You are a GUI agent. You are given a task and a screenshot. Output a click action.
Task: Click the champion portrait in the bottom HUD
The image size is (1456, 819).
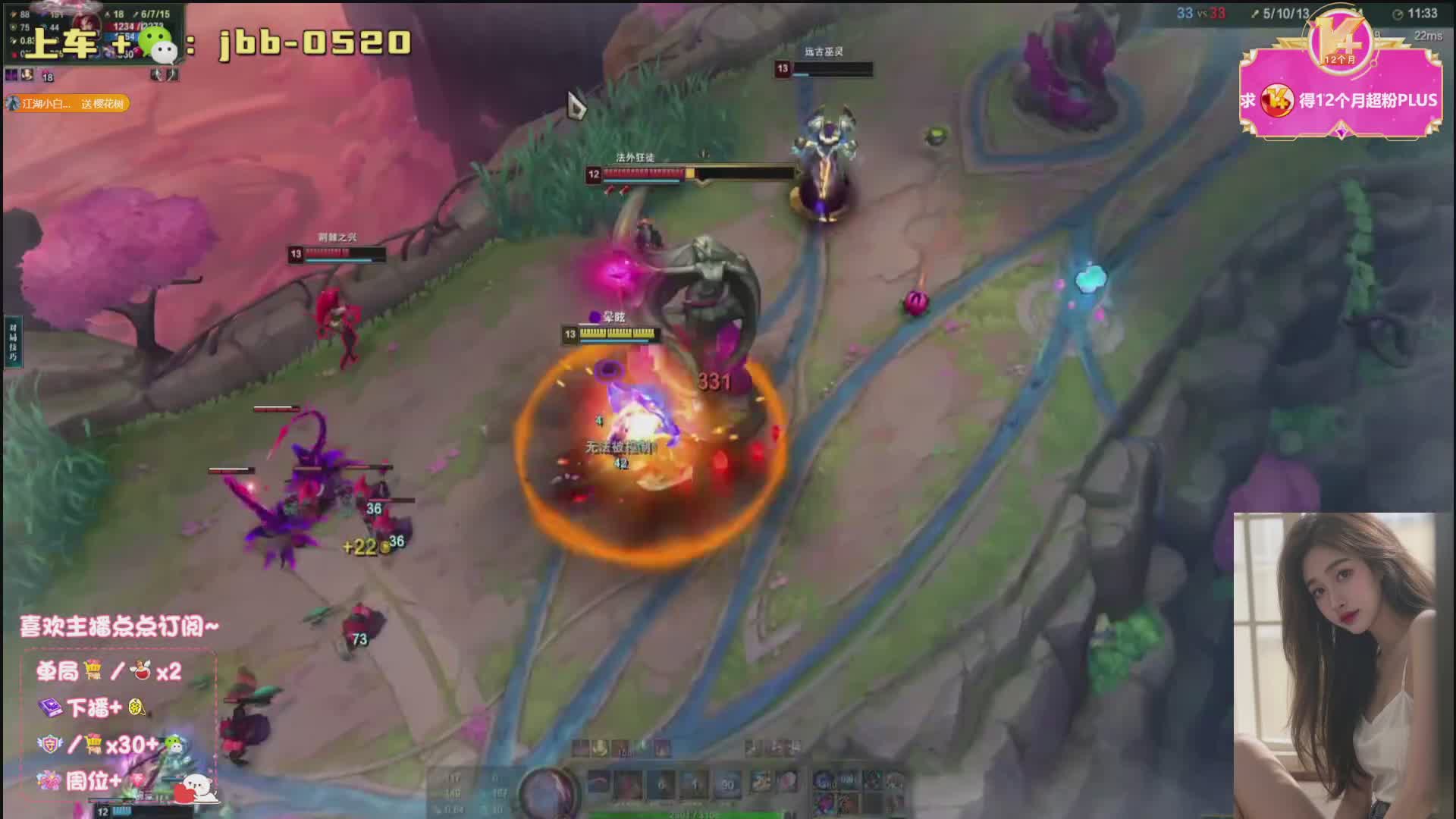[x=548, y=791]
